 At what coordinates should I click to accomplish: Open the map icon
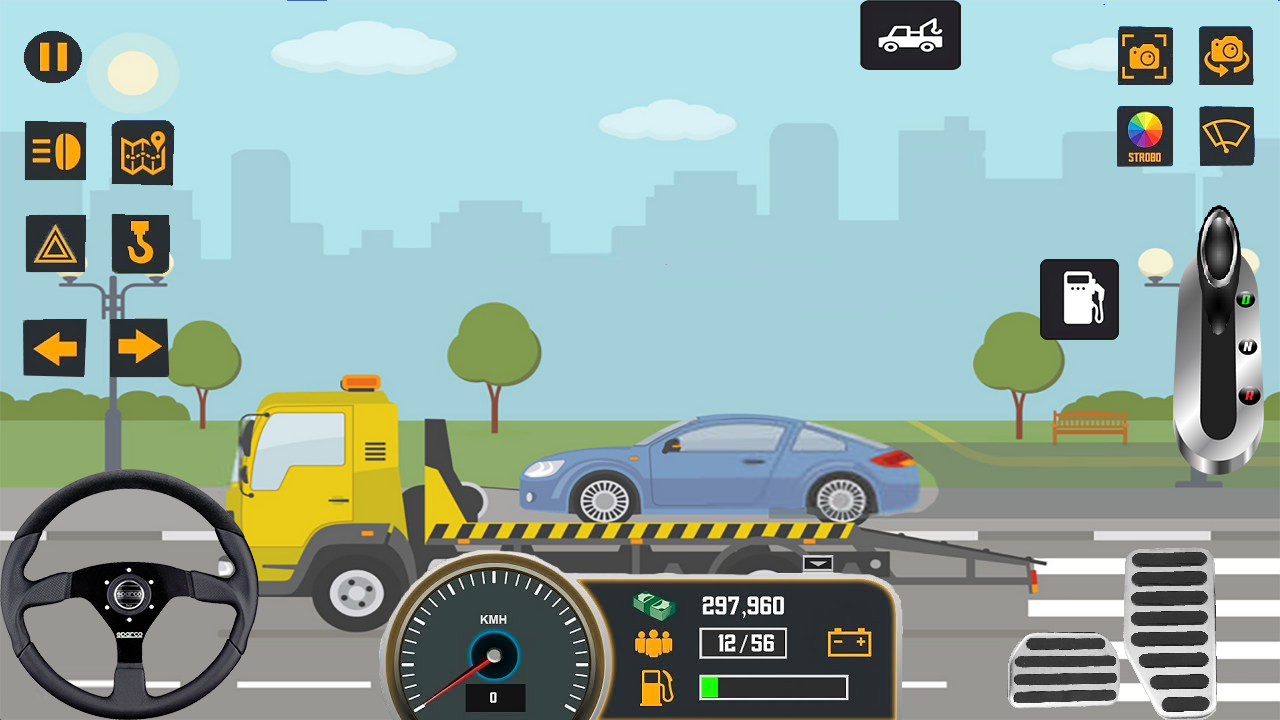(142, 152)
